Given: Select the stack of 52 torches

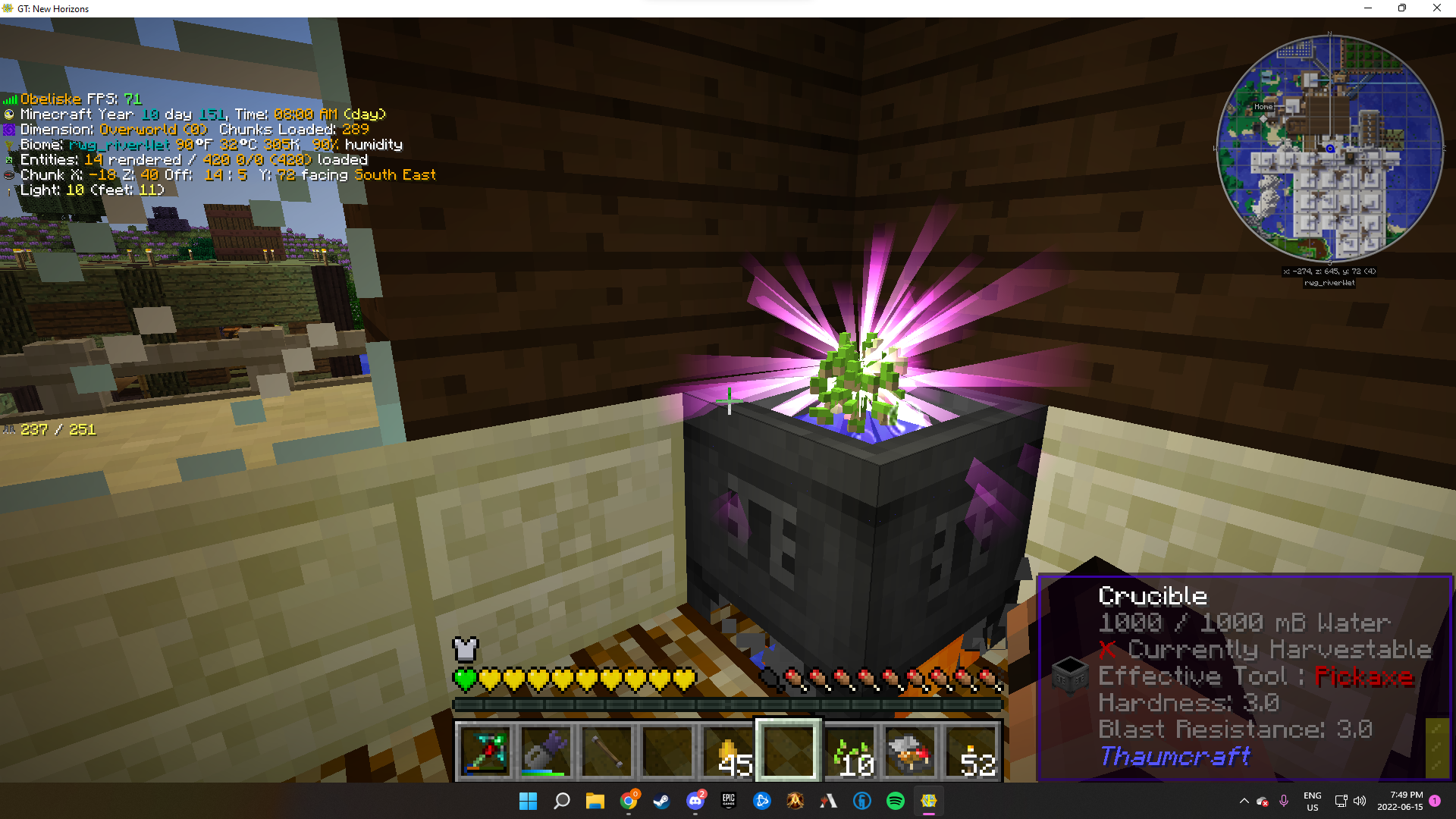Looking at the screenshot, I should point(971,752).
